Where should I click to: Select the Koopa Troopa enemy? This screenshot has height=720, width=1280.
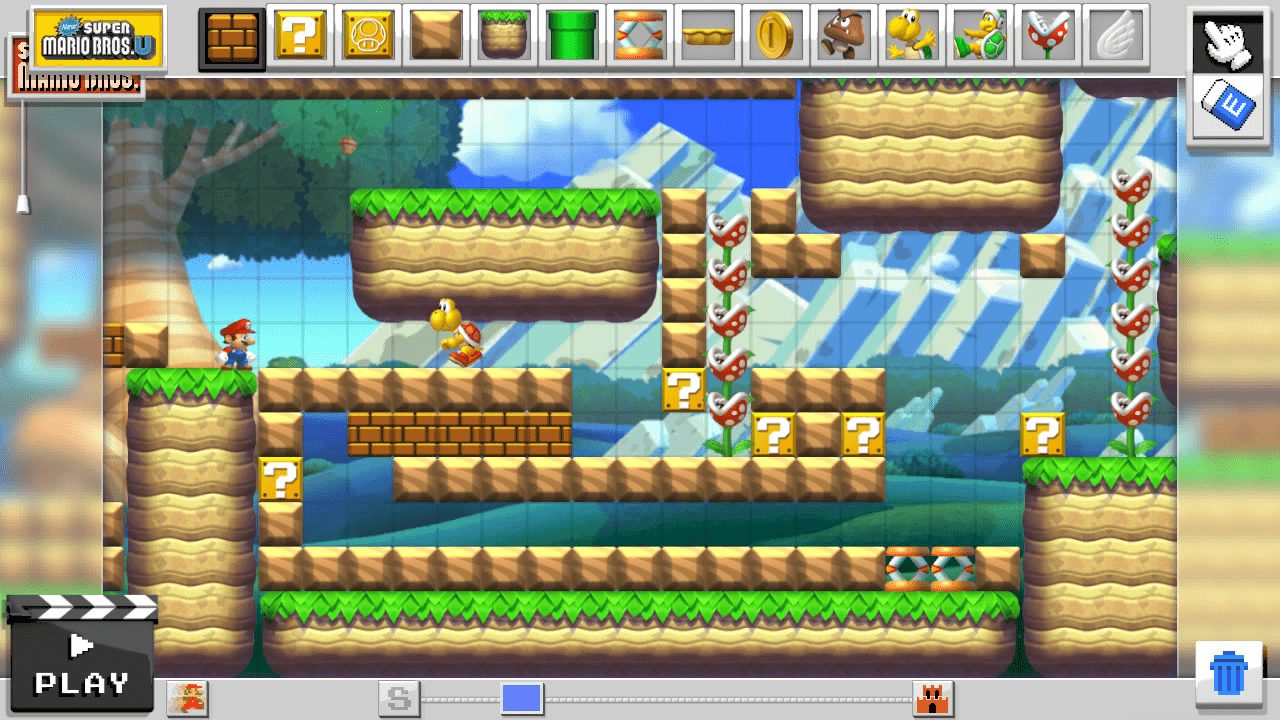click(x=911, y=36)
